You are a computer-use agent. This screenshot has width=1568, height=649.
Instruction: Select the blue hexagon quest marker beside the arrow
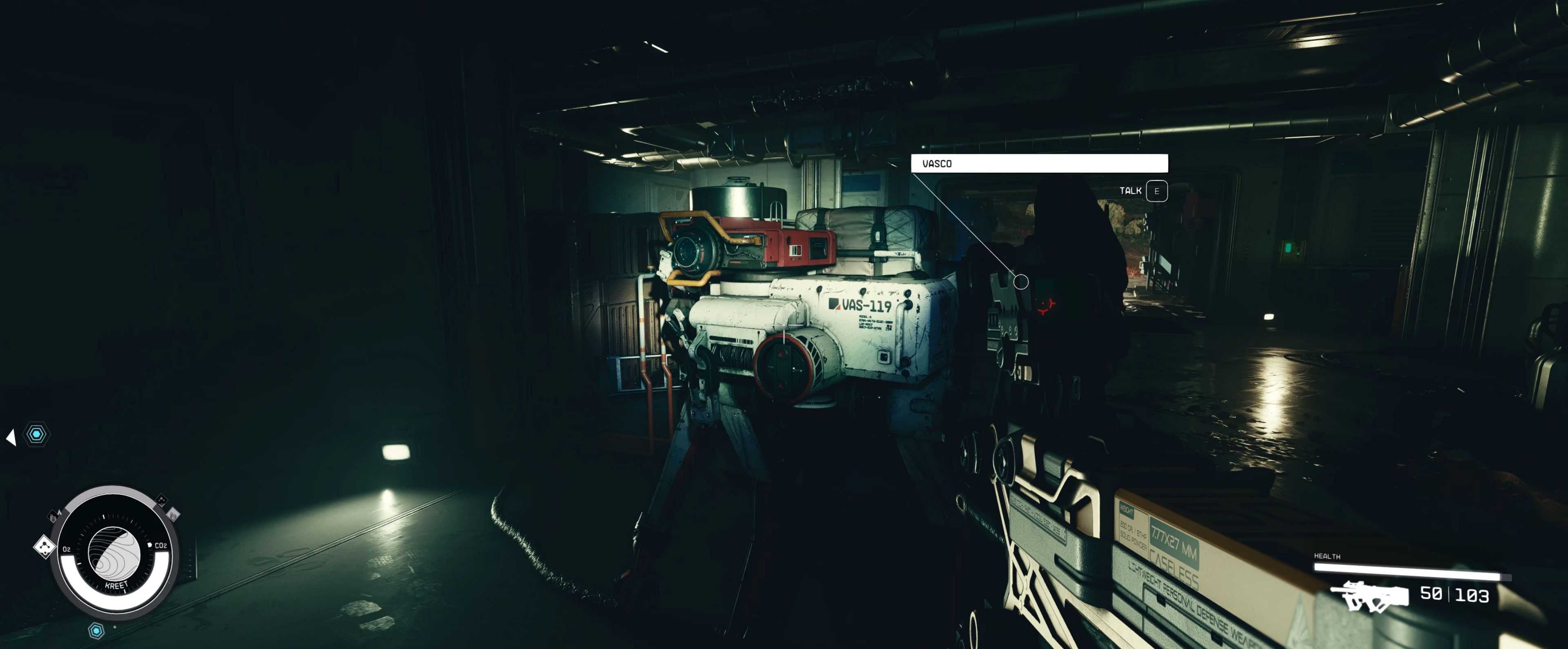click(x=36, y=434)
